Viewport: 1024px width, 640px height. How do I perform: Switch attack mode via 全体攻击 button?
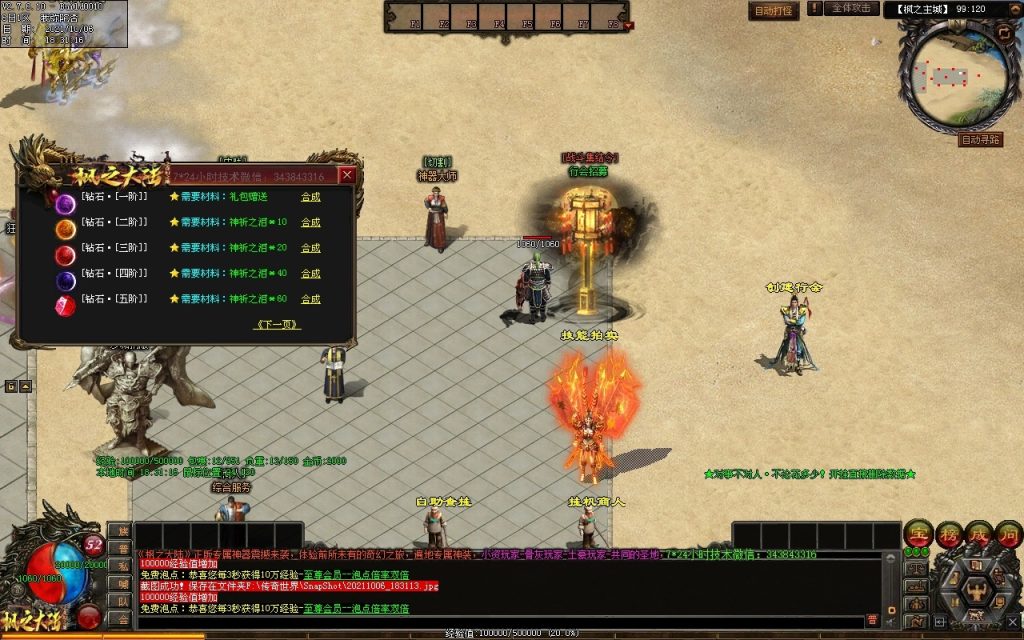(x=852, y=8)
